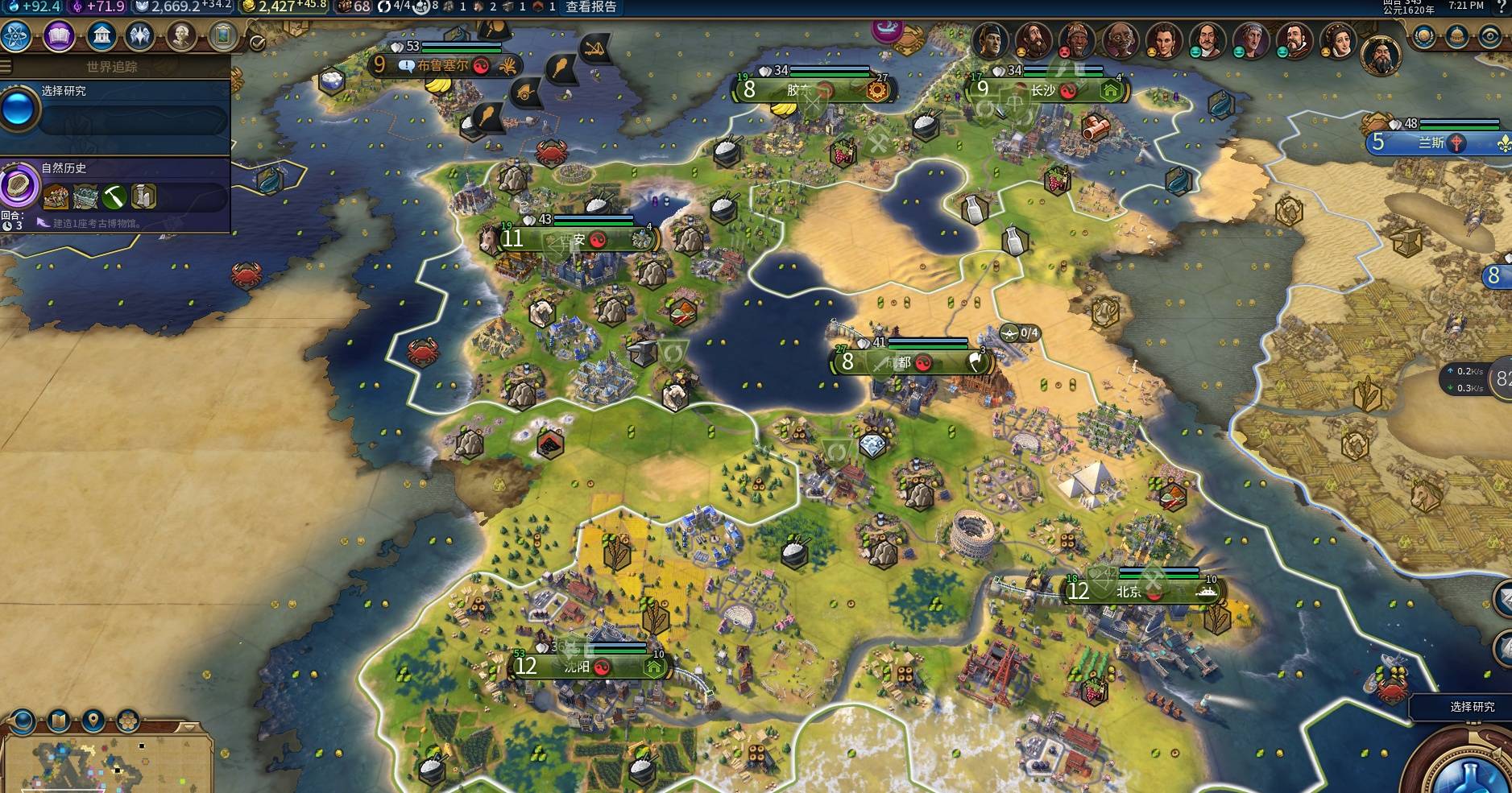Open the religion wings icon
This screenshot has width=1512, height=793.
tap(140, 36)
